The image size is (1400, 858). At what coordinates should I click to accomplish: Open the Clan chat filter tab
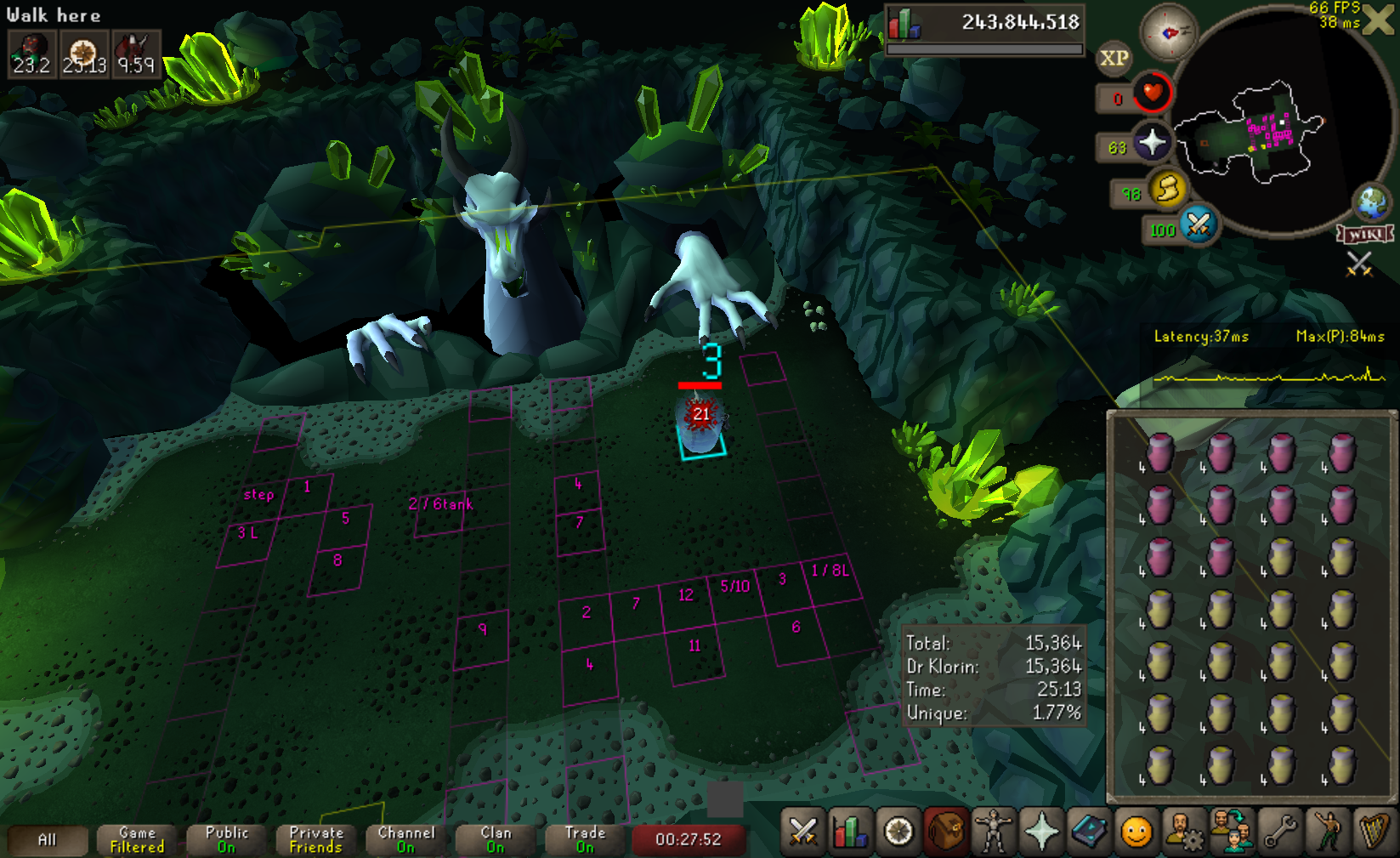pos(496,840)
